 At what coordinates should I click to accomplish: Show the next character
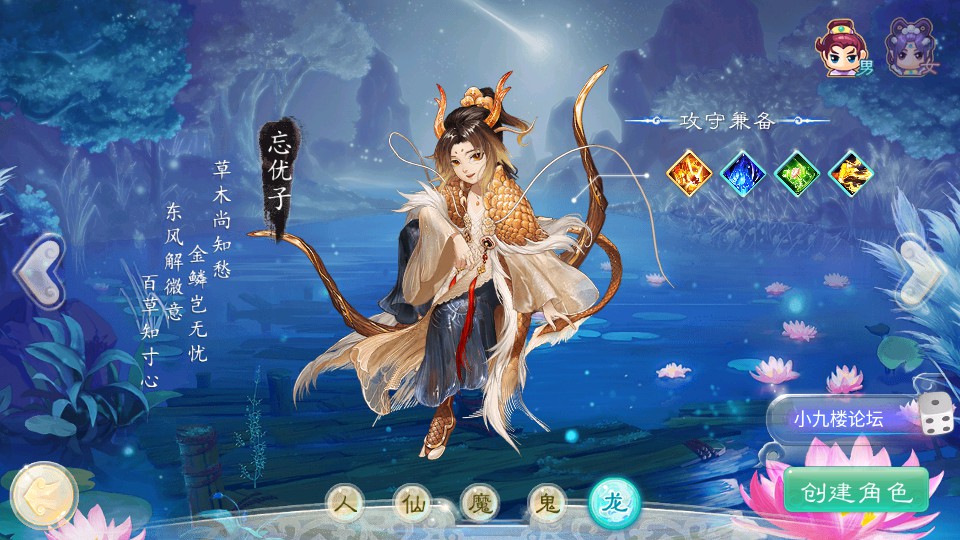pos(920,271)
